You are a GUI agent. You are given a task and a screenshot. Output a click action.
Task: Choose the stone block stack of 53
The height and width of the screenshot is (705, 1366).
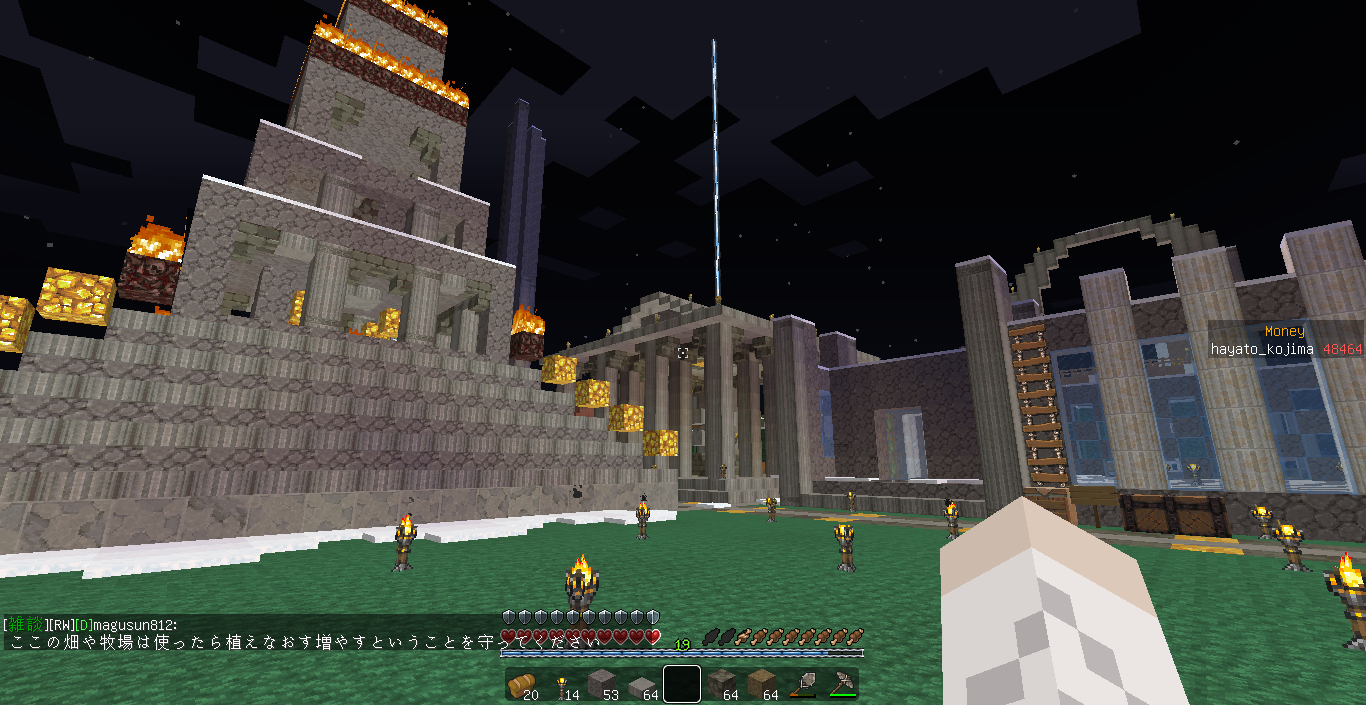tap(601, 684)
